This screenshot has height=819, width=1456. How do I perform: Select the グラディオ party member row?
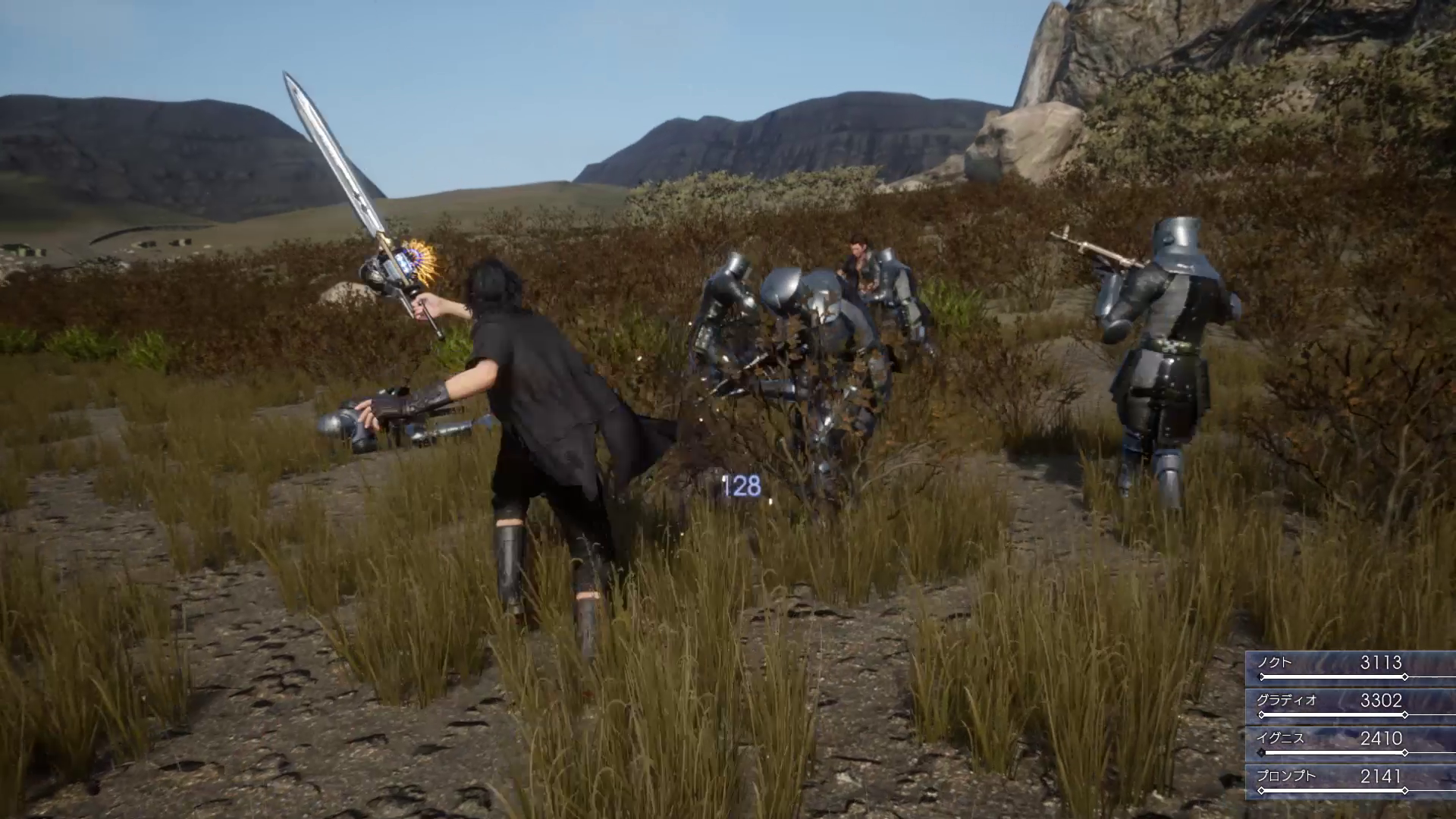tap(1351, 703)
